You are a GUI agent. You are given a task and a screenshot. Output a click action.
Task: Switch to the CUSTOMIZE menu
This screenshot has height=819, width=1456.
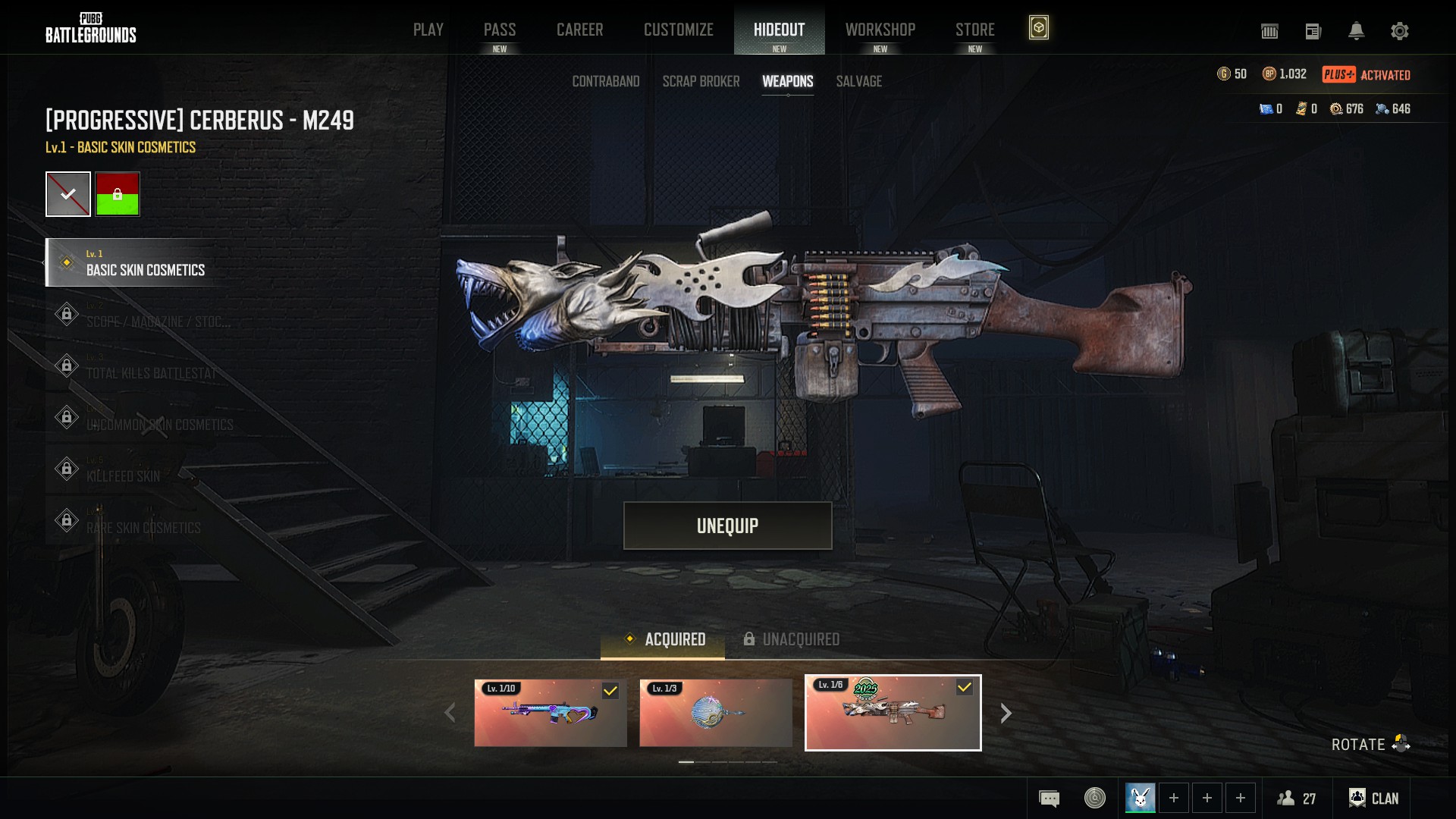click(x=678, y=30)
